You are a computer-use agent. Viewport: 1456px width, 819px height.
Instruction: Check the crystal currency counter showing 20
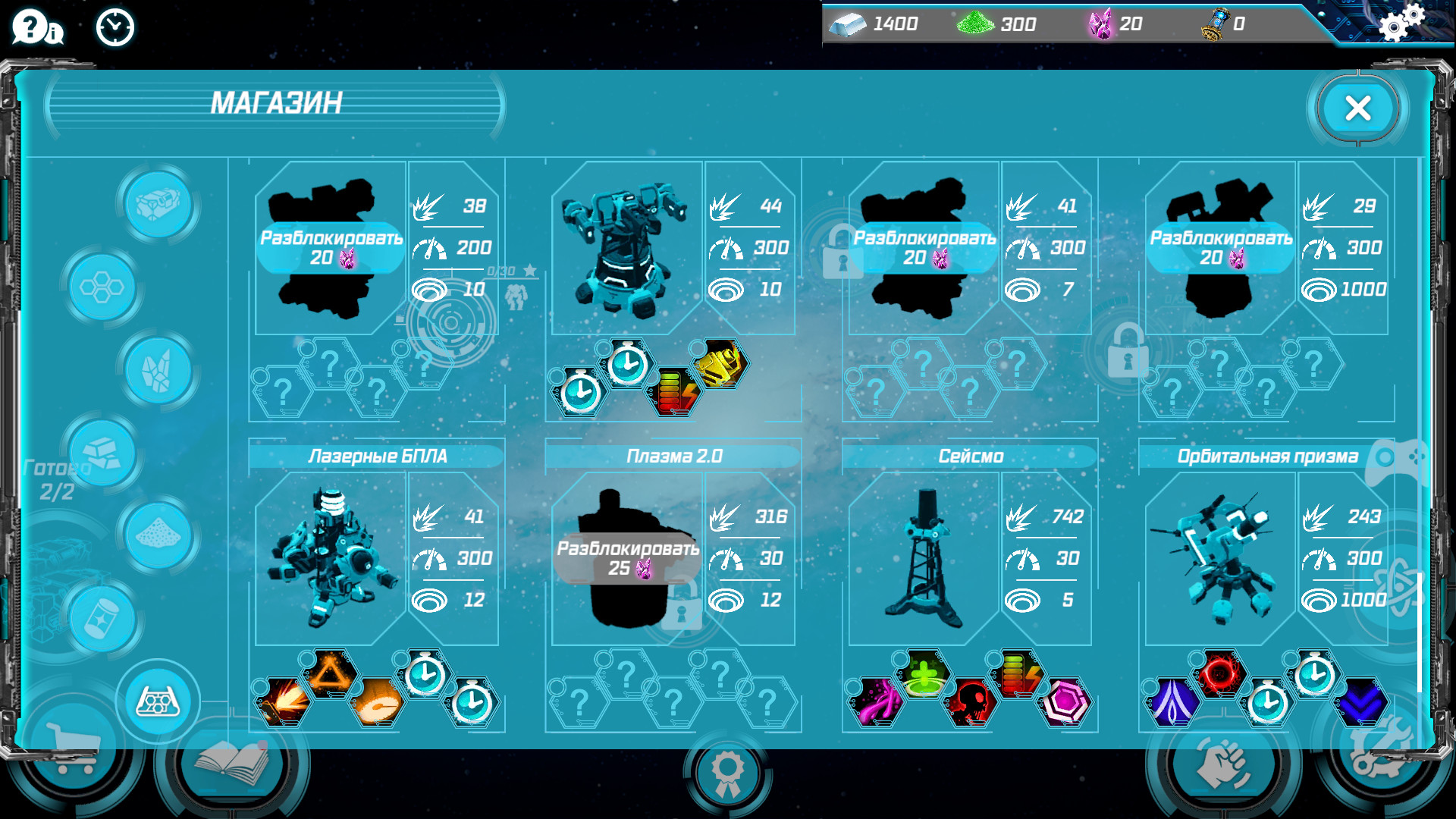point(1115,24)
